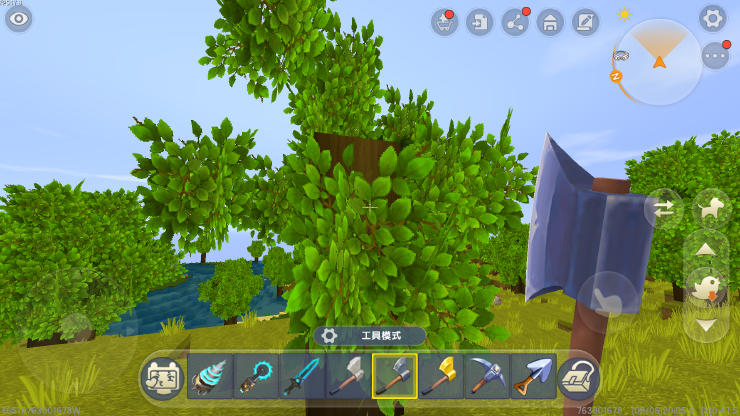
Task: Tap the bird descend fly button
Action: point(706,287)
